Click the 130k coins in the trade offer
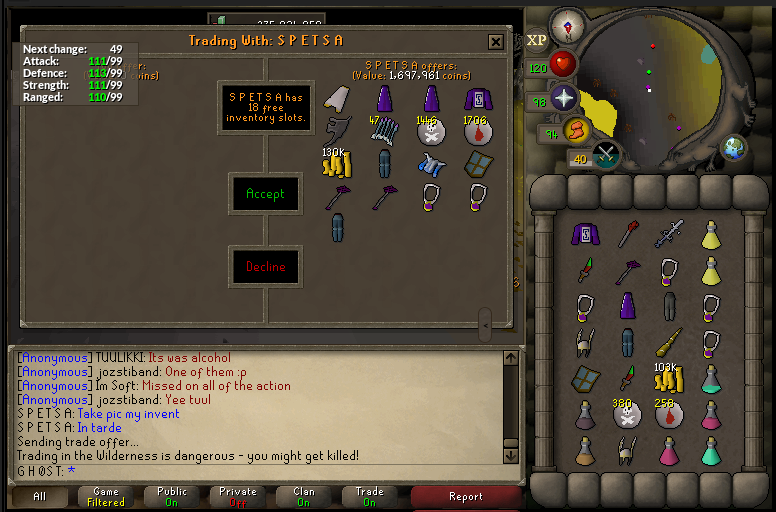 pyautogui.click(x=335, y=163)
